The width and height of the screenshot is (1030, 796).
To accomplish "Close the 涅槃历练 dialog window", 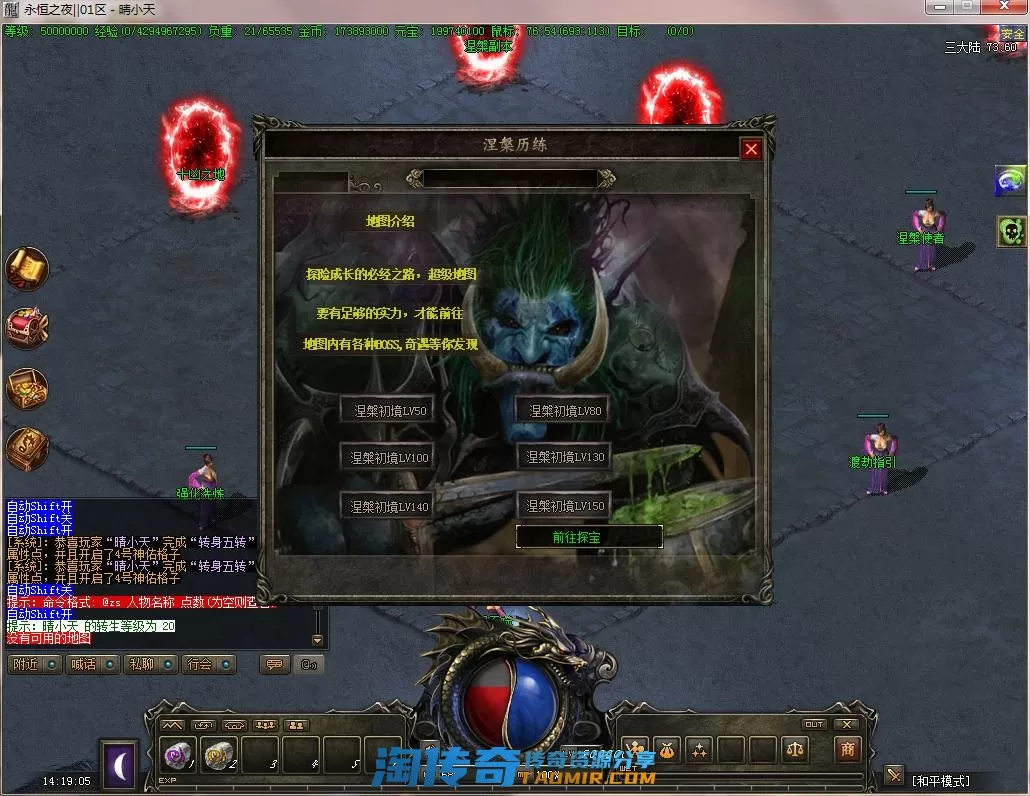I will click(x=751, y=149).
